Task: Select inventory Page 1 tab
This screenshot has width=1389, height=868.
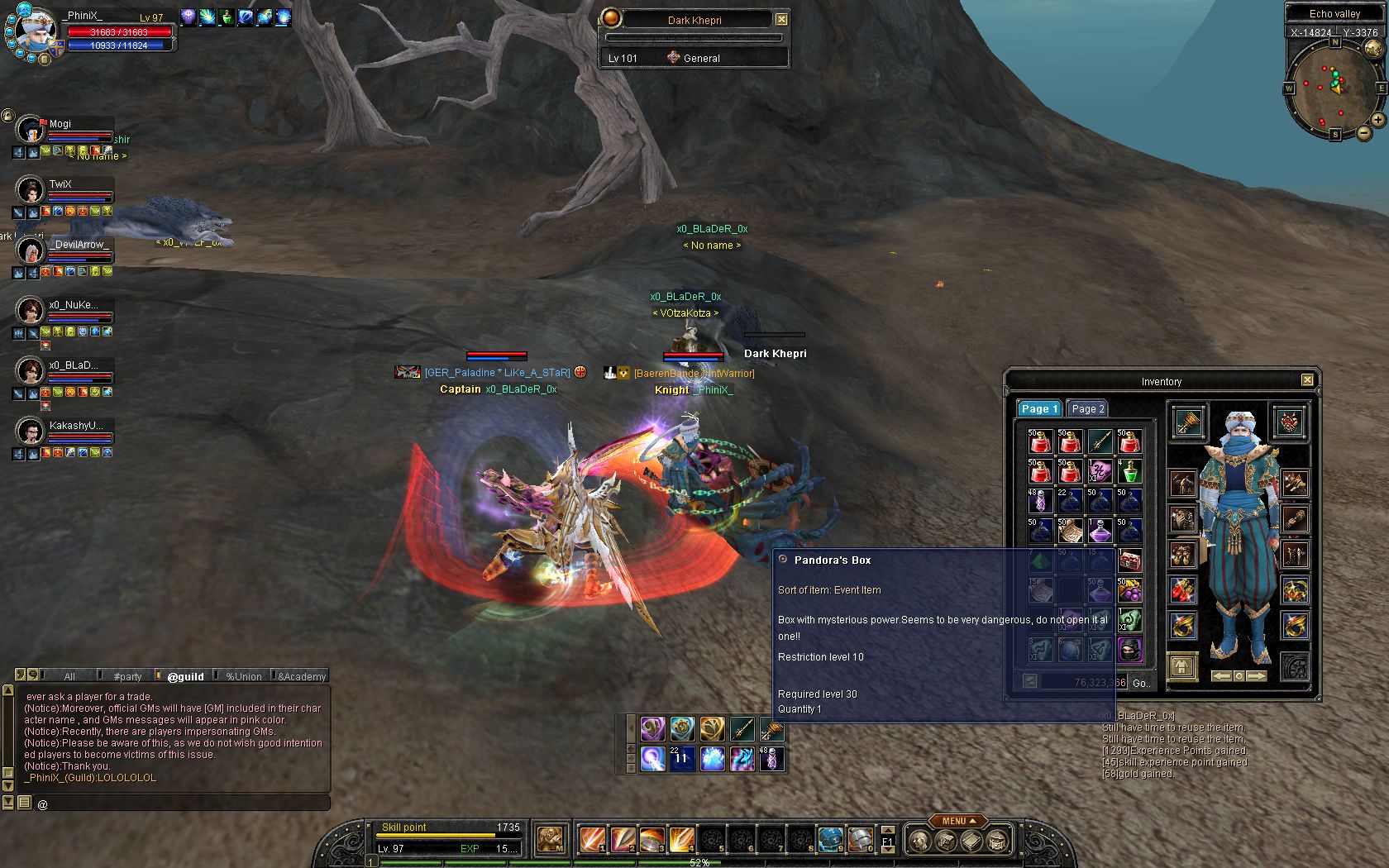Action: point(1038,408)
